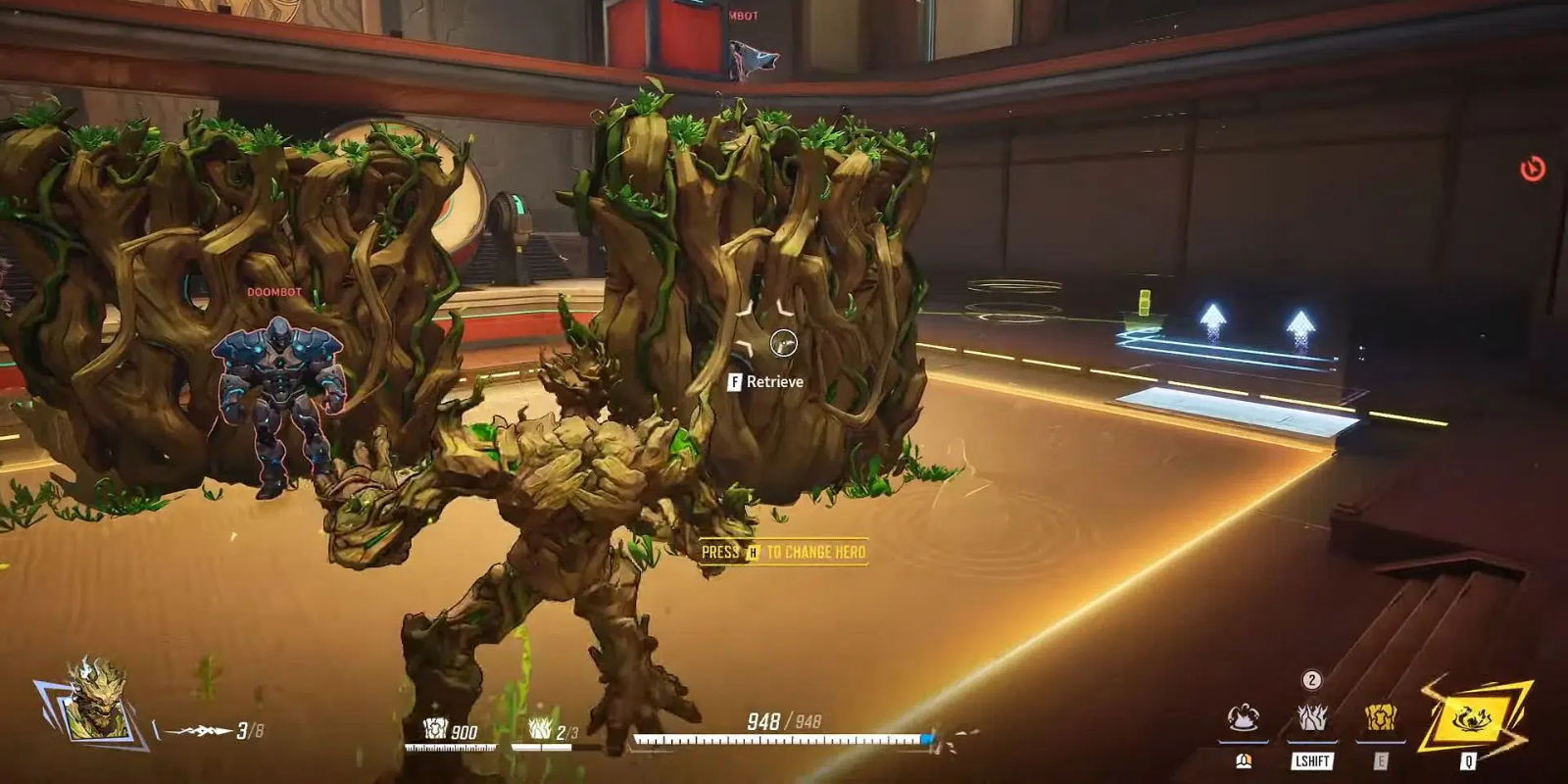Click the yellow E Spore Shield ability icon
The image size is (1568, 784).
click(x=1378, y=718)
